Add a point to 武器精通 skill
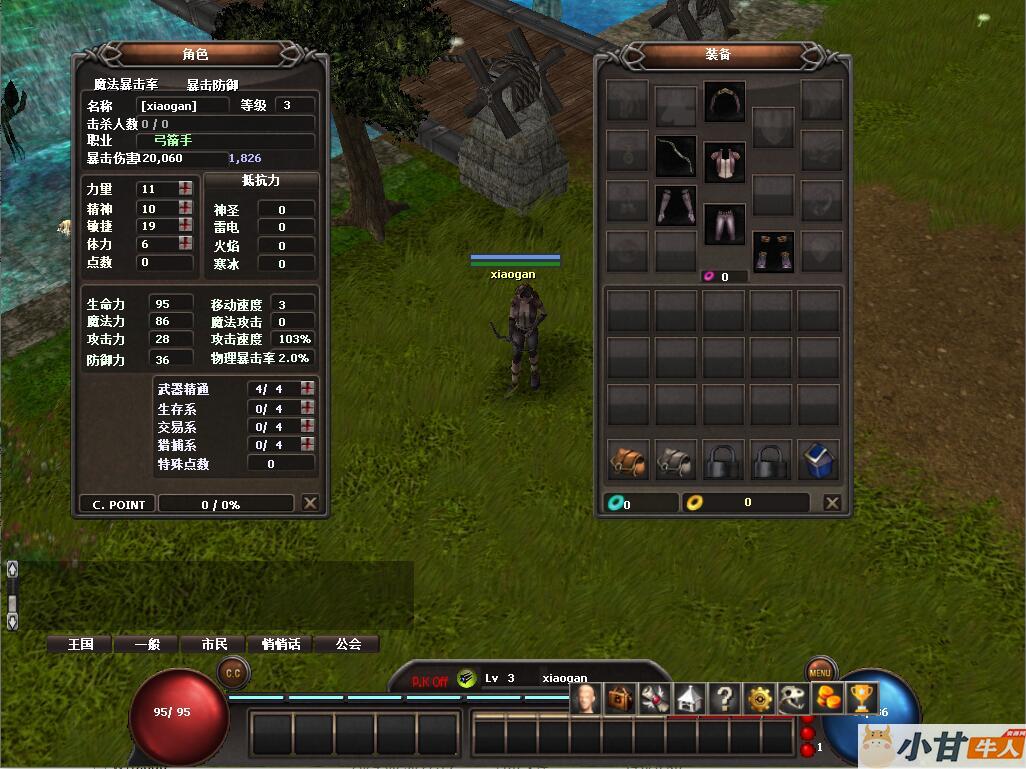 point(307,389)
